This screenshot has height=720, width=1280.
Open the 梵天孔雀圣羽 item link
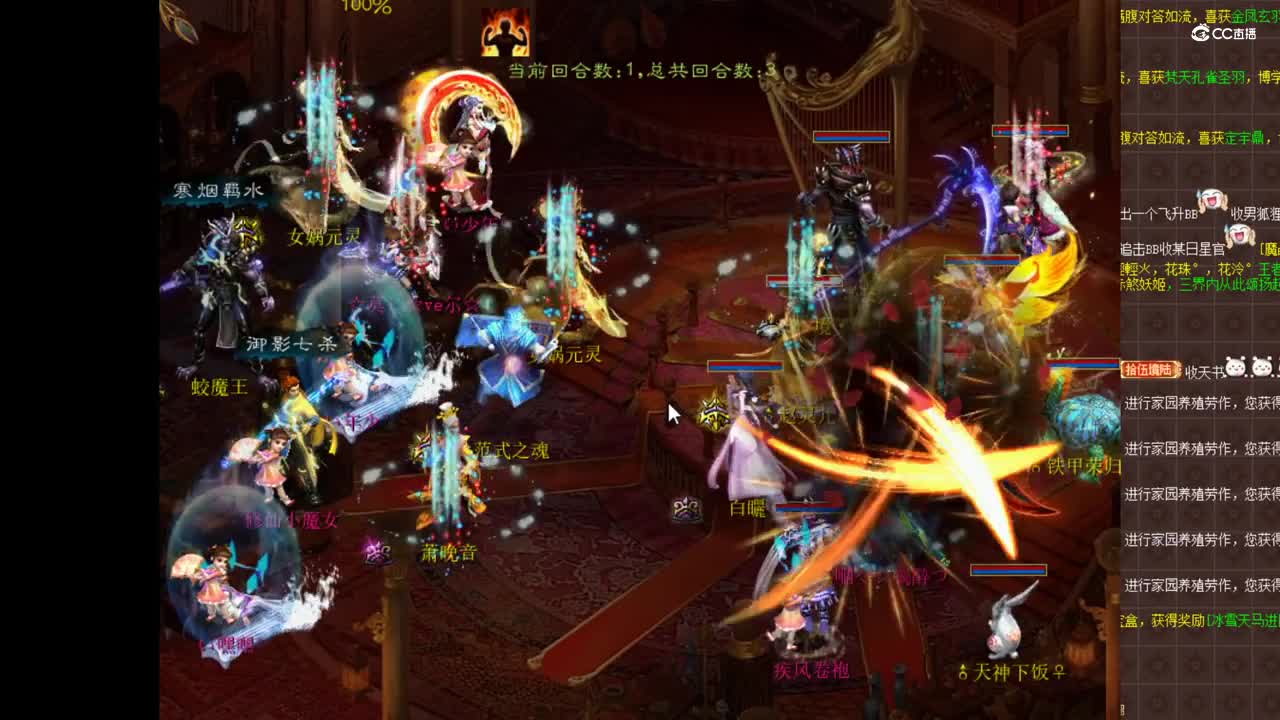pyautogui.click(x=1206, y=76)
